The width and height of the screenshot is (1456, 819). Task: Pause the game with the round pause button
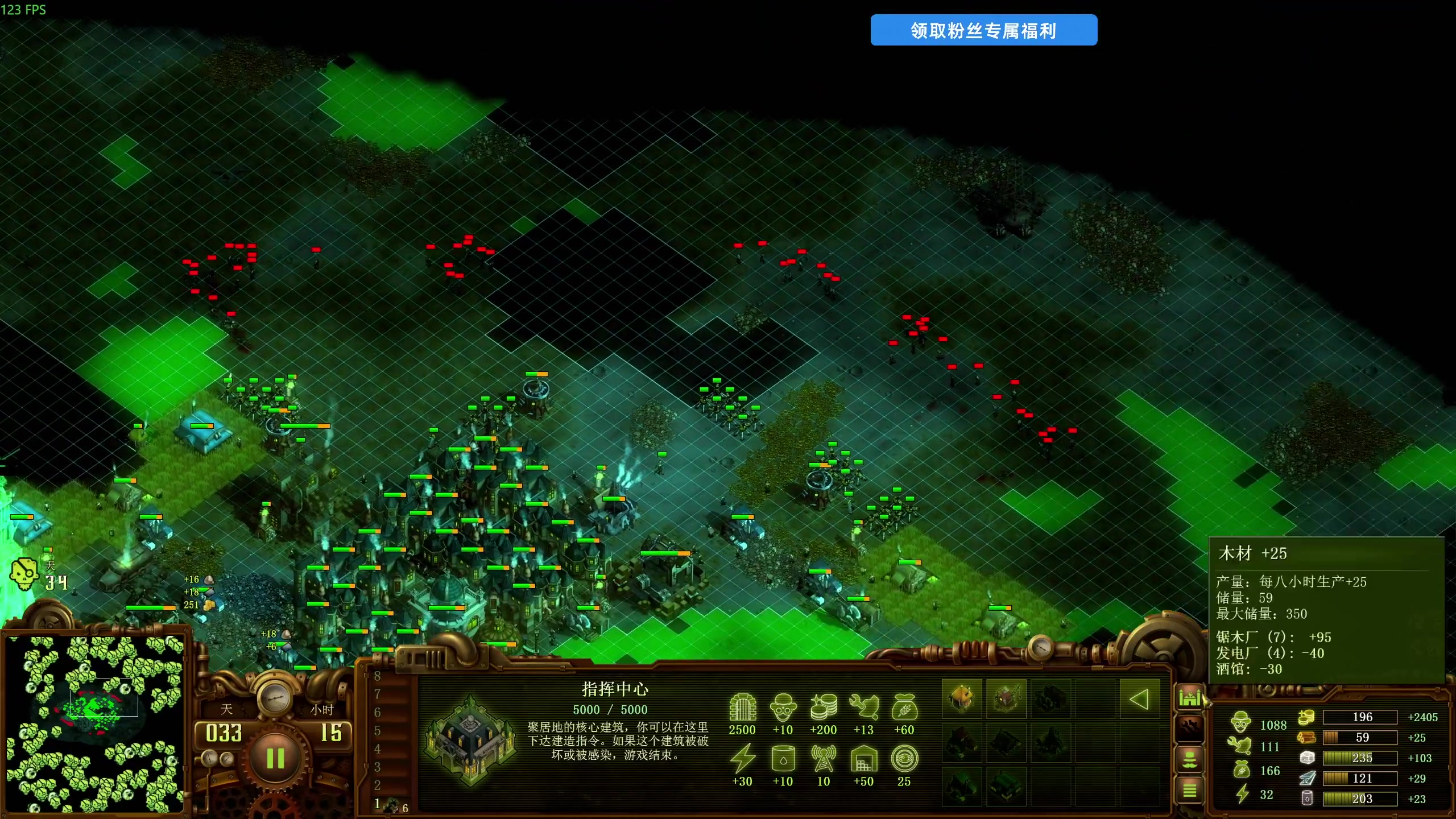point(275,758)
